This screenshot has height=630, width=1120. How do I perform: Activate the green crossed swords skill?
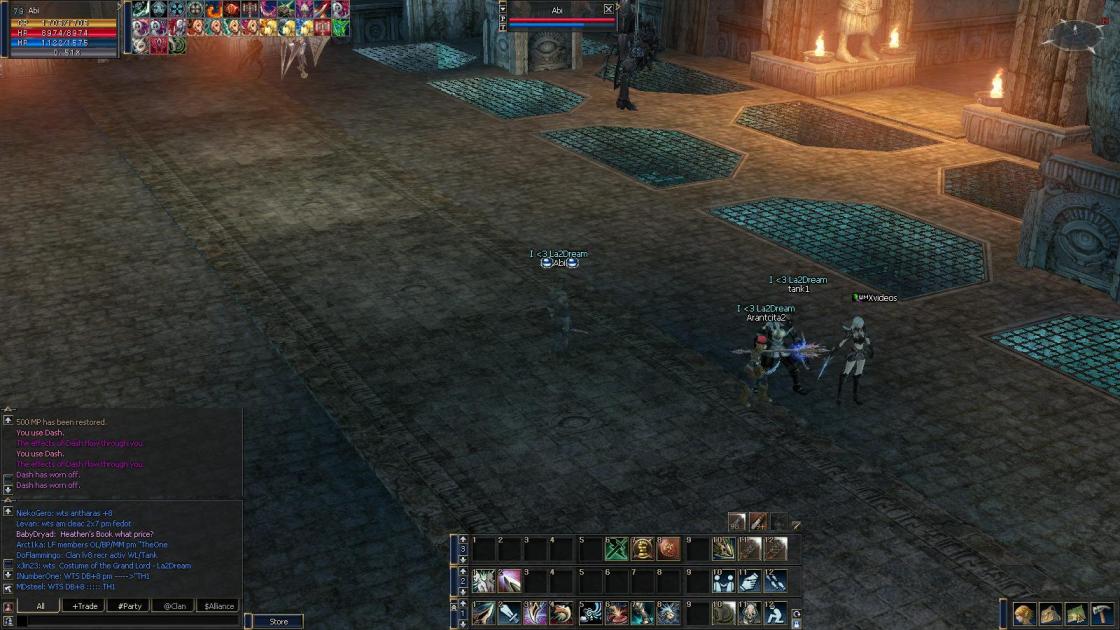[x=616, y=549]
